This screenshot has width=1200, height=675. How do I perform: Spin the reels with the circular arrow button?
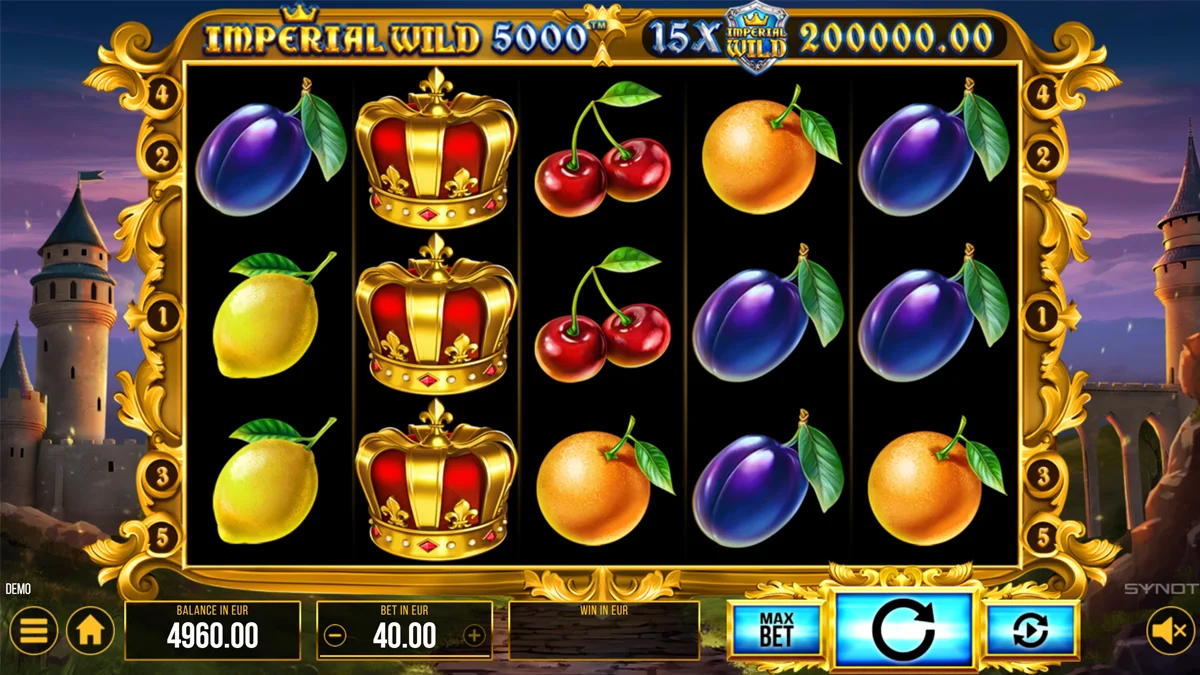(903, 630)
